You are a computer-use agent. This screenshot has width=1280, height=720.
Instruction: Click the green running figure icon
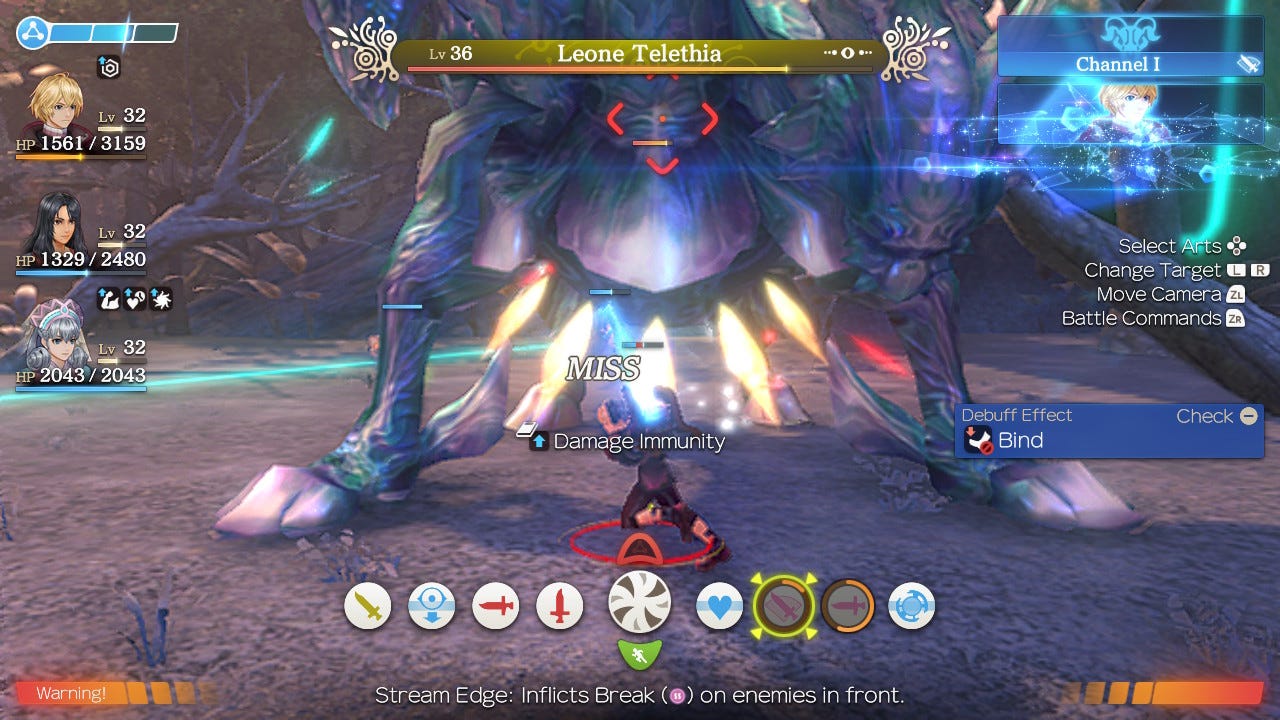pos(640,655)
